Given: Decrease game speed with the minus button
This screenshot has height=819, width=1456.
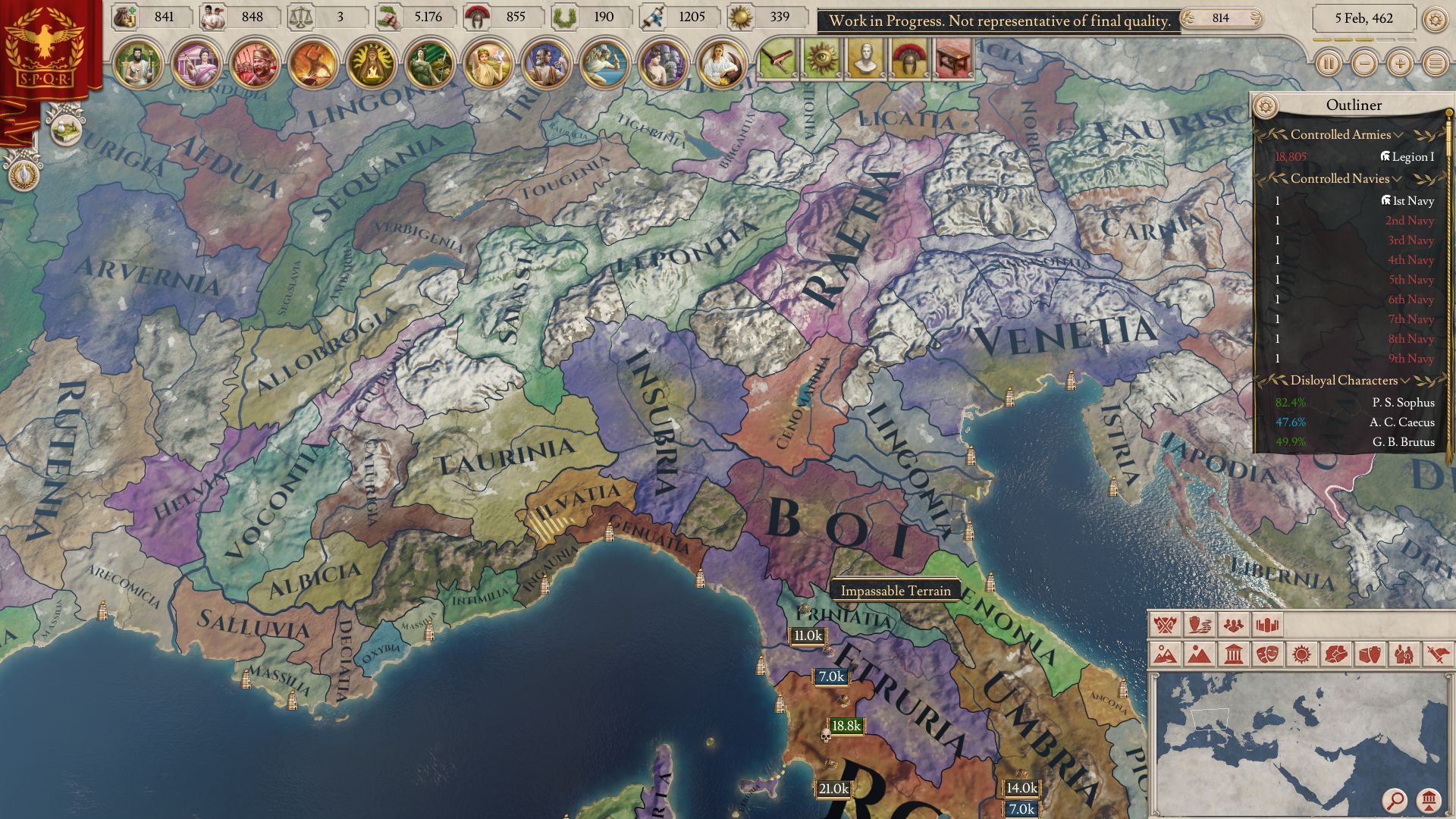Looking at the screenshot, I should click(1364, 64).
